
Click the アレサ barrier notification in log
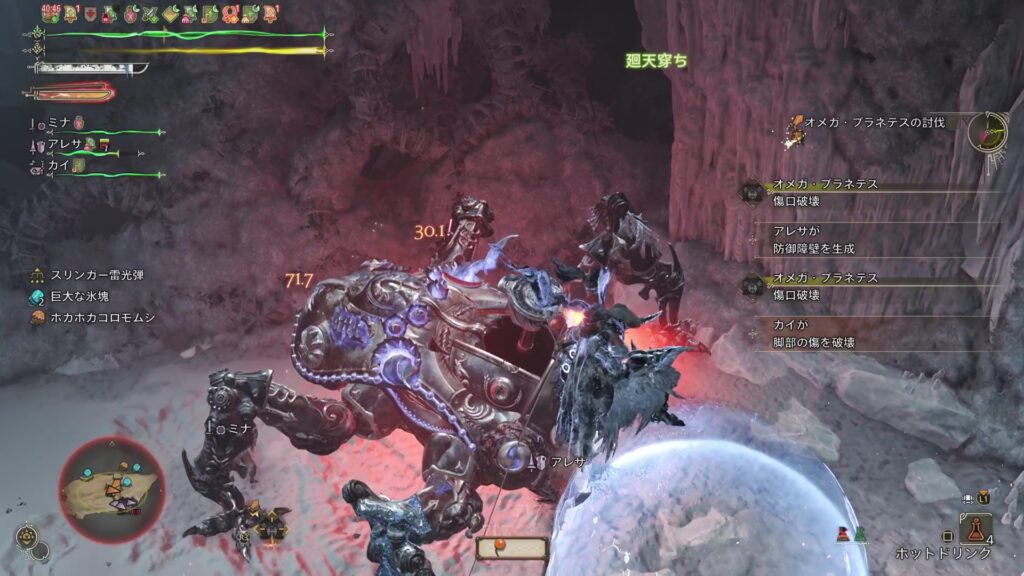point(814,239)
